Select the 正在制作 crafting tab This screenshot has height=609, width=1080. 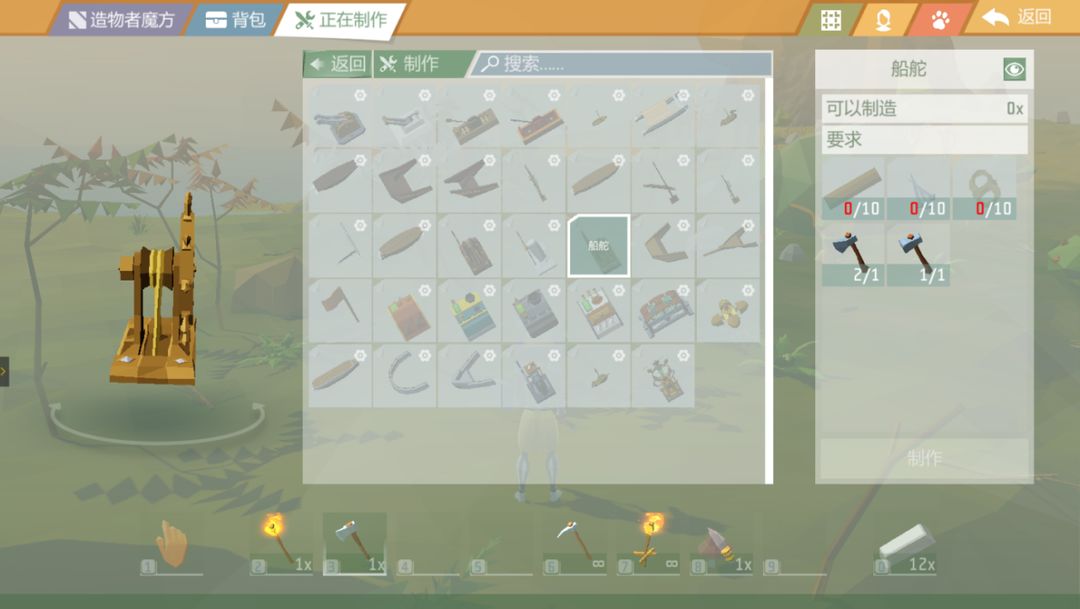tap(342, 20)
